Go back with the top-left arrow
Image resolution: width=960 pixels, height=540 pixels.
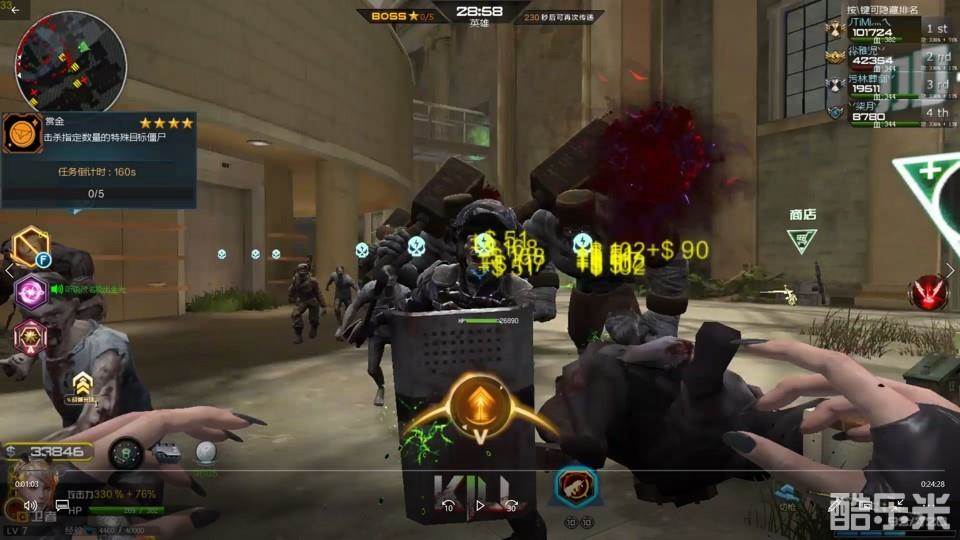point(15,8)
